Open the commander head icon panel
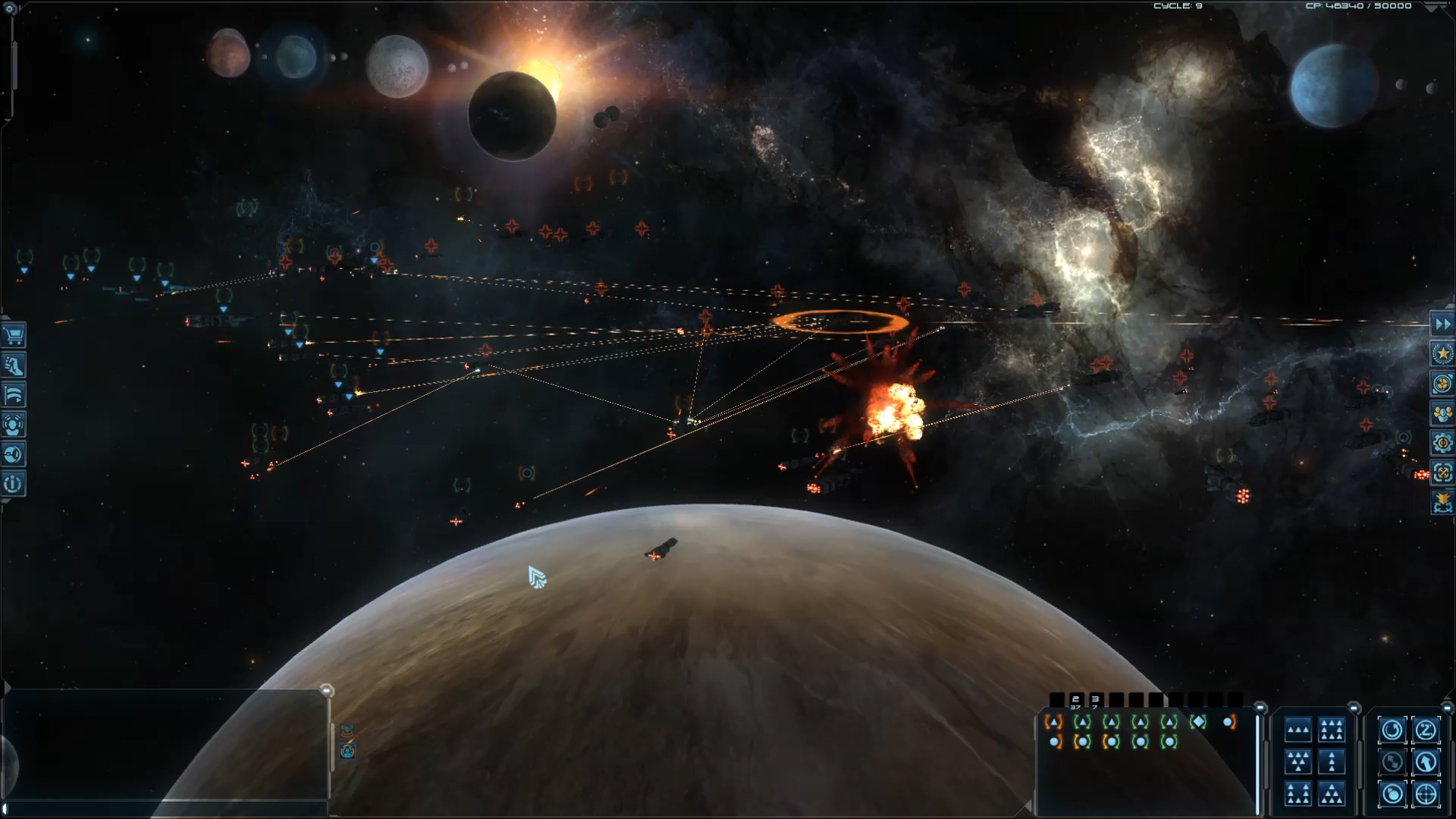 (14, 425)
